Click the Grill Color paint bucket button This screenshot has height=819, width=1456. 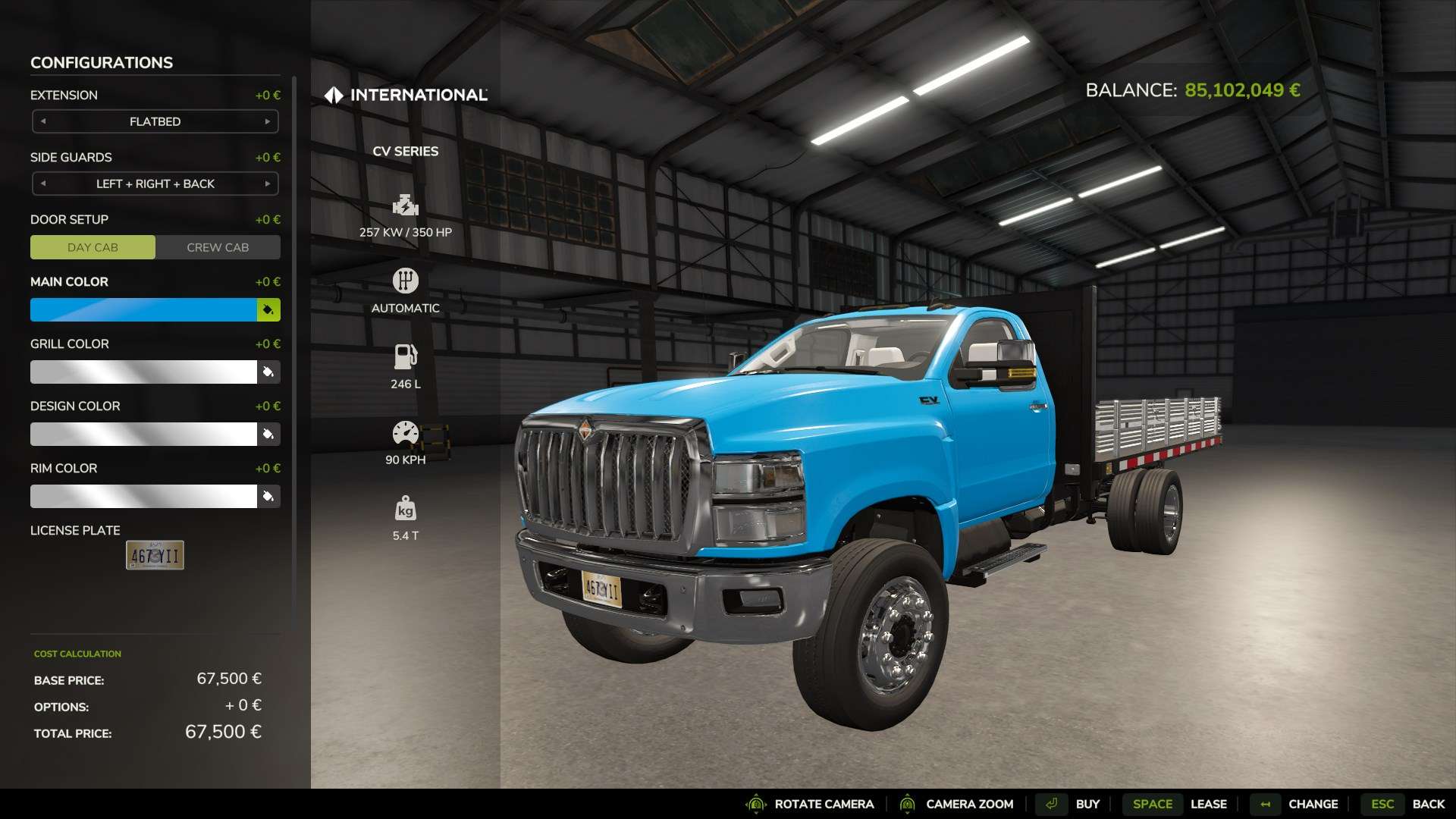268,372
